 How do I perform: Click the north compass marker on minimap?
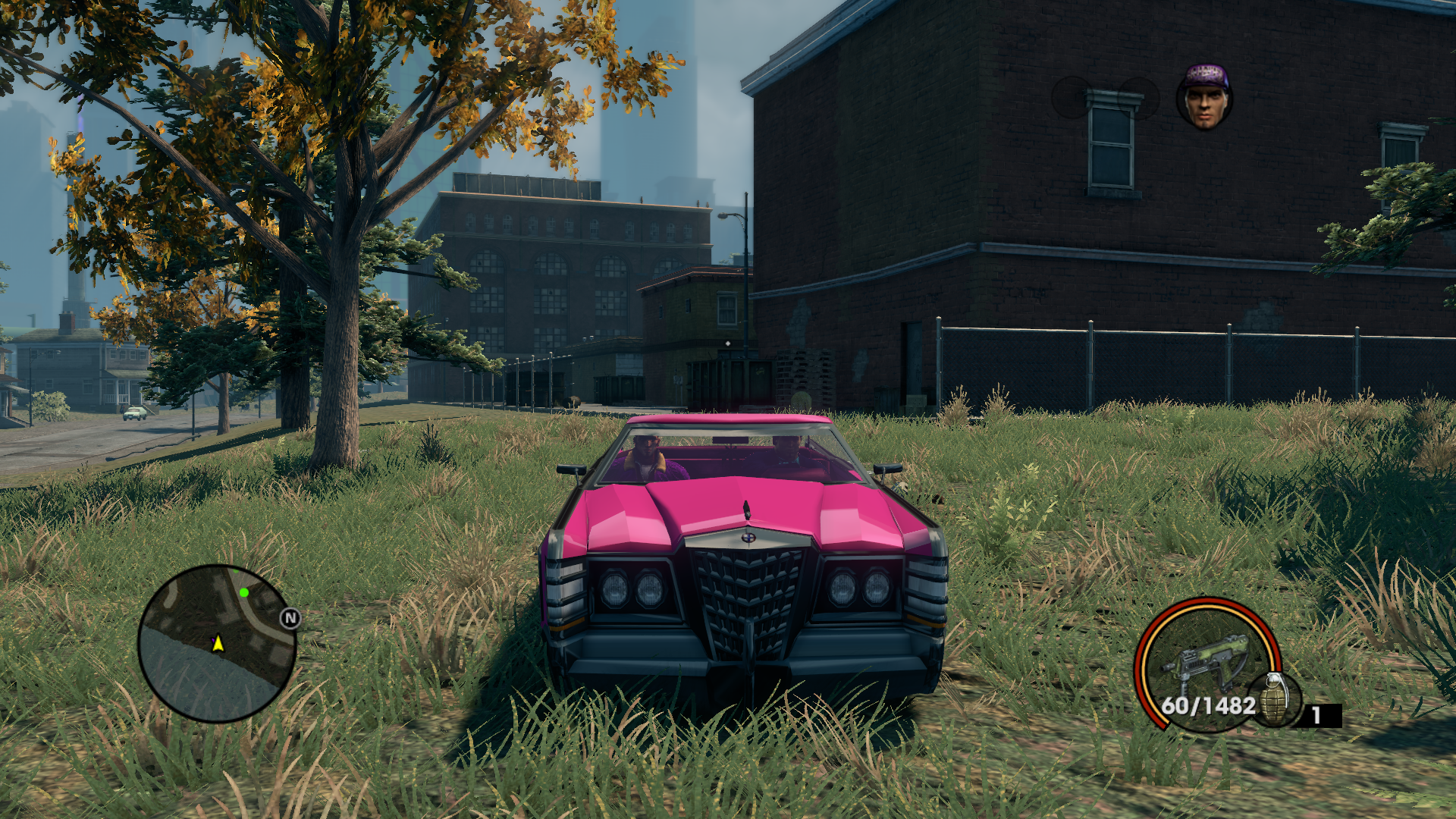pyautogui.click(x=290, y=618)
